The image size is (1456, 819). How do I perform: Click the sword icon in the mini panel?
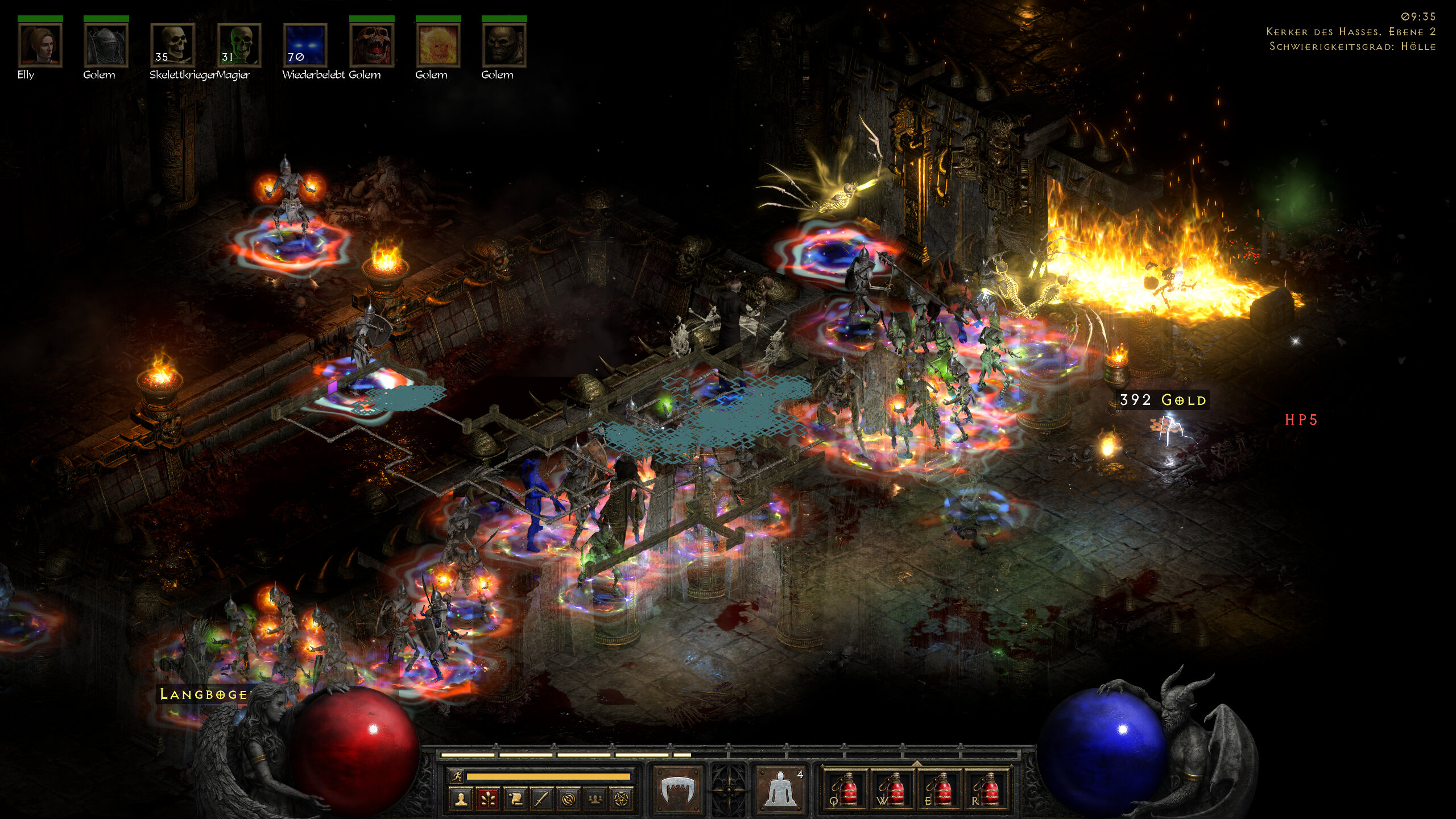541,799
